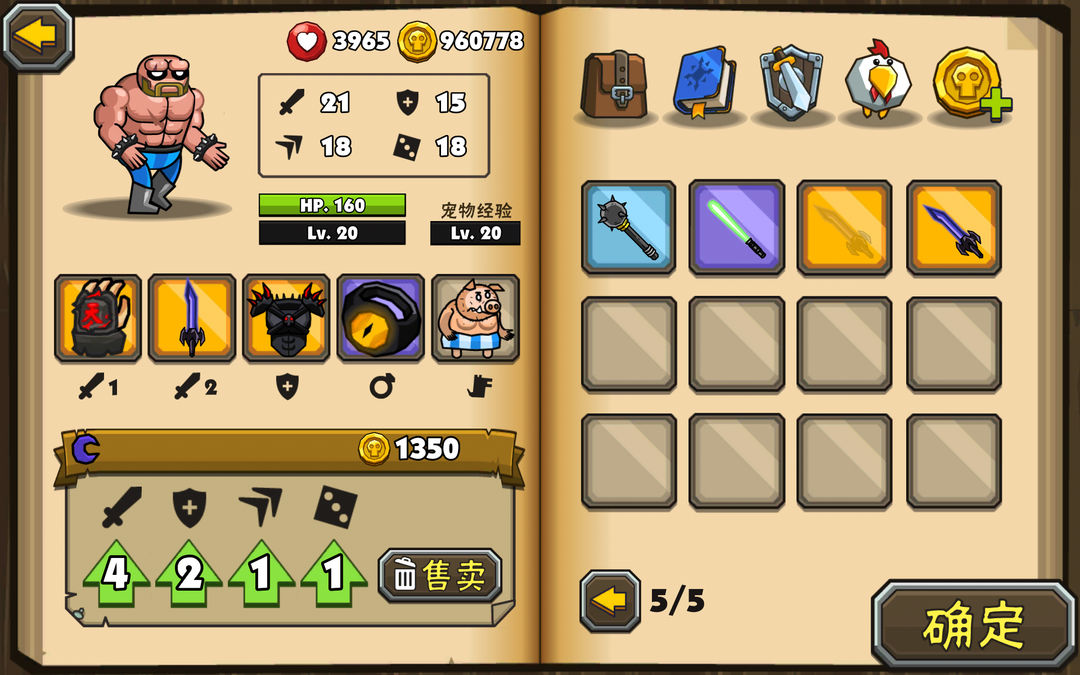
Task: Select the equipped black ring with yellow eye
Action: [380, 318]
